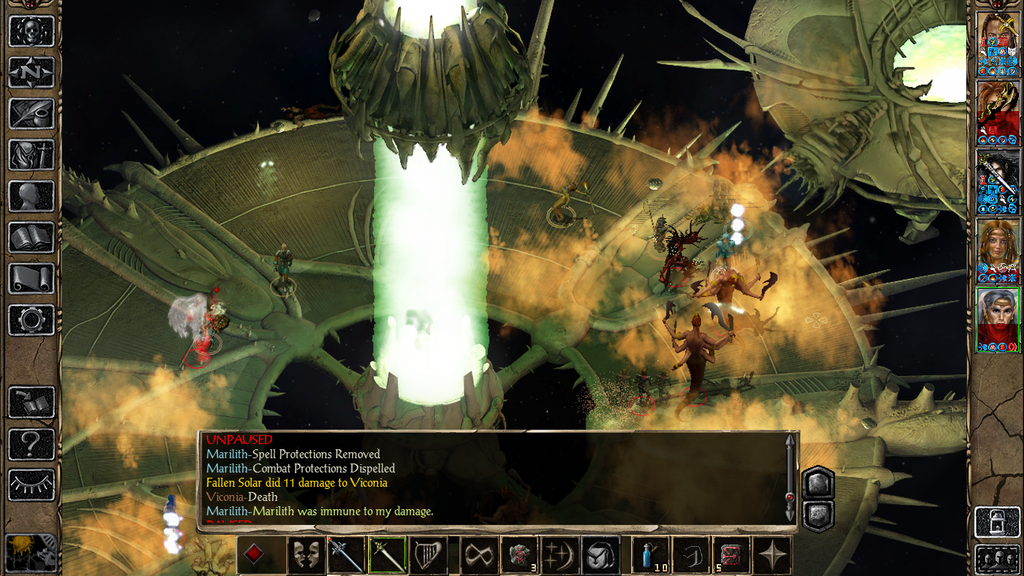
Task: Show the character record head icon
Action: coord(31,196)
